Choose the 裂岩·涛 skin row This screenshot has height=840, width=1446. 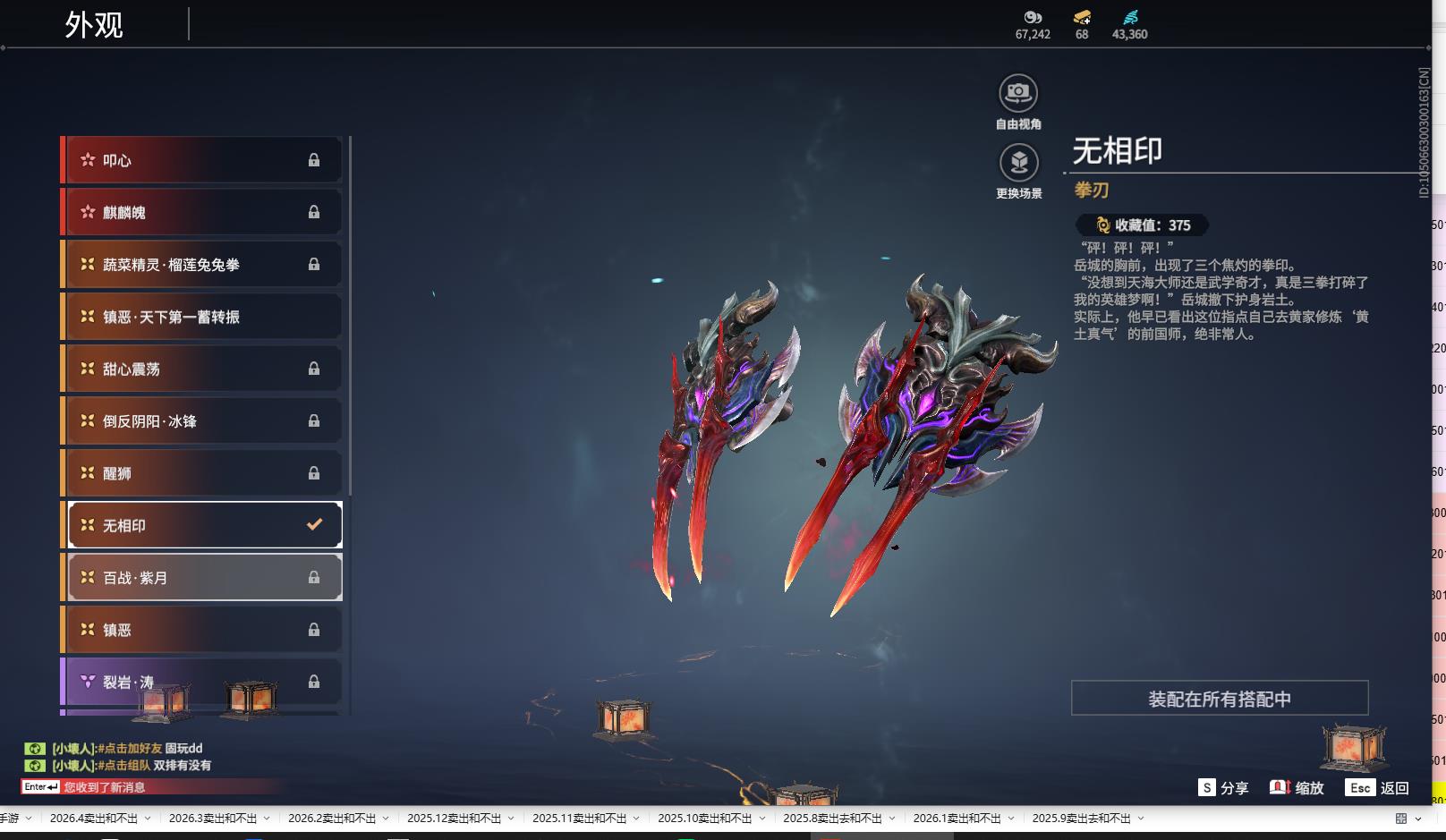[202, 682]
